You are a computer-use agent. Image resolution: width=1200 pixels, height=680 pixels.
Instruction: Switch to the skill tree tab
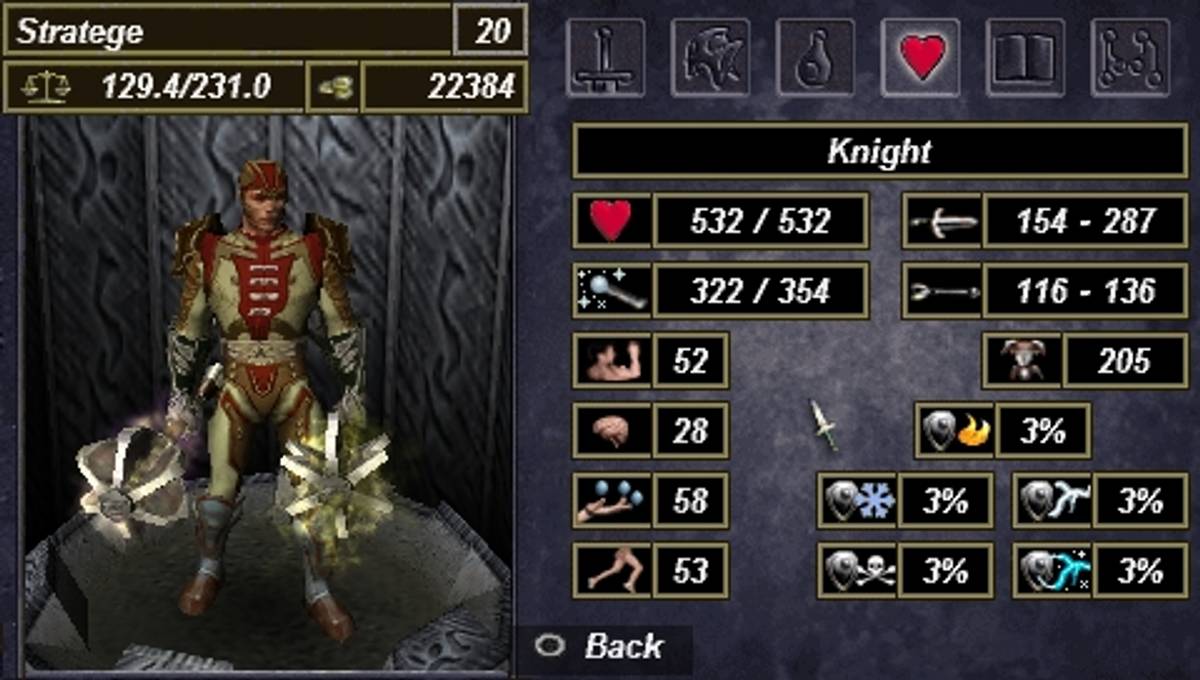[x=1130, y=57]
